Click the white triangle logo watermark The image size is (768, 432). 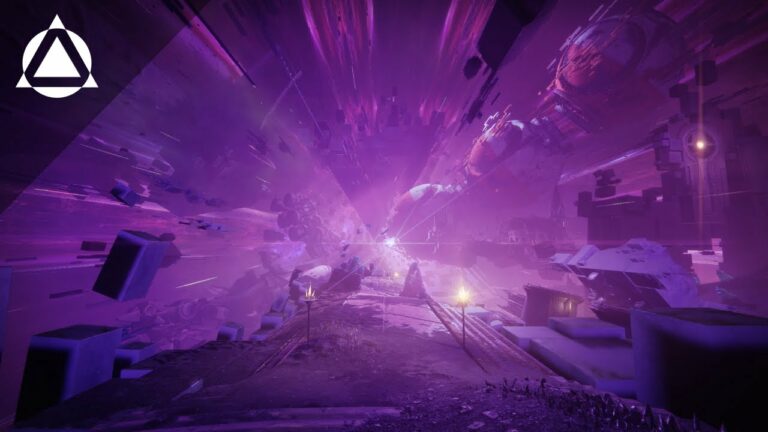click(x=57, y=60)
